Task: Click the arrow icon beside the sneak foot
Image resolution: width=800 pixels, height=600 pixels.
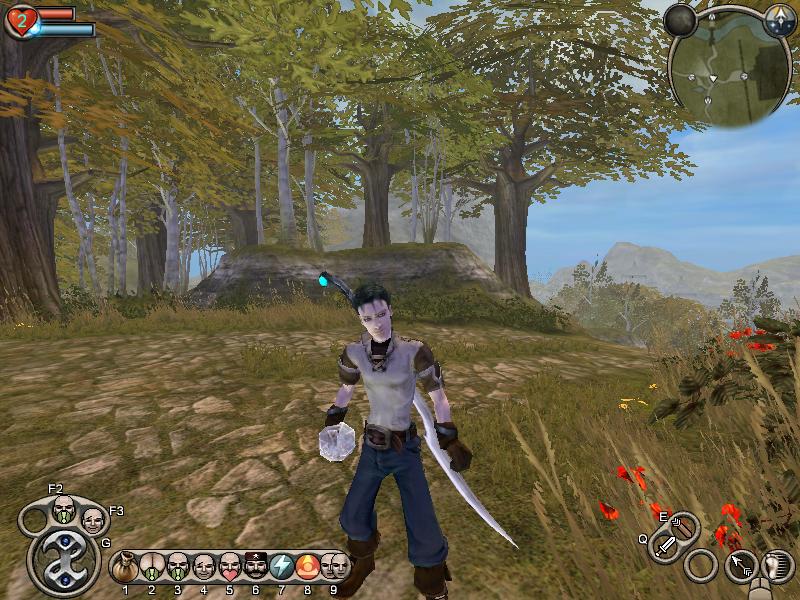Action: (x=740, y=567)
